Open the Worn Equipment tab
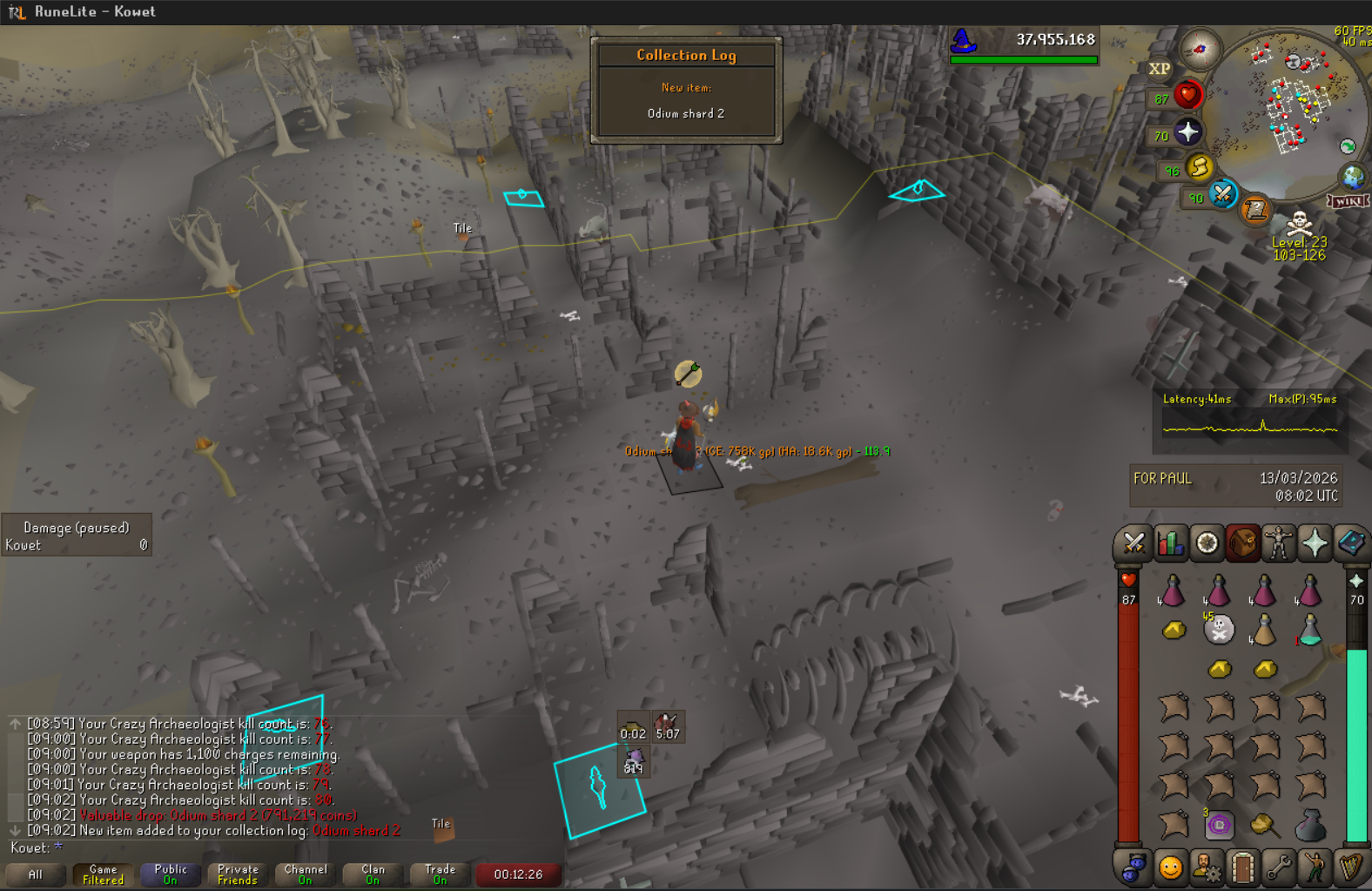The image size is (1372, 891). pyautogui.click(x=1278, y=543)
